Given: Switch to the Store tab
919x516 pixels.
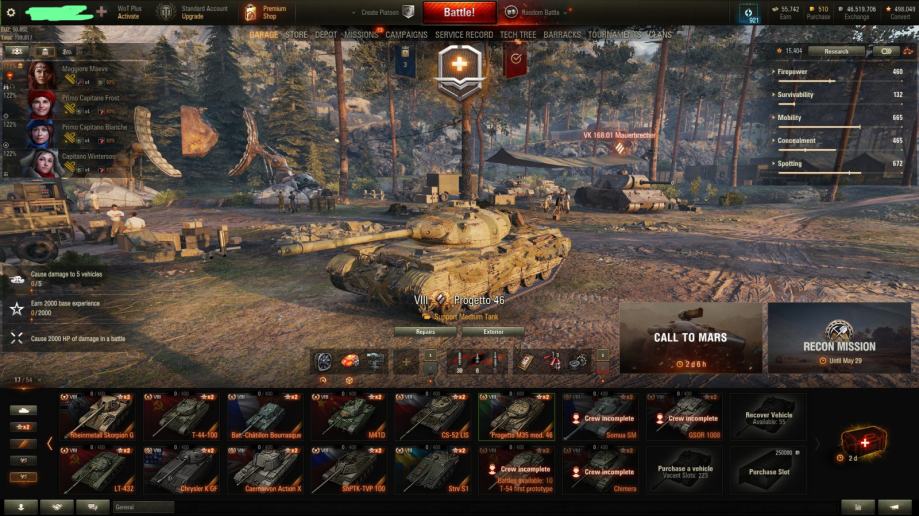Looking at the screenshot, I should click(x=296, y=35).
